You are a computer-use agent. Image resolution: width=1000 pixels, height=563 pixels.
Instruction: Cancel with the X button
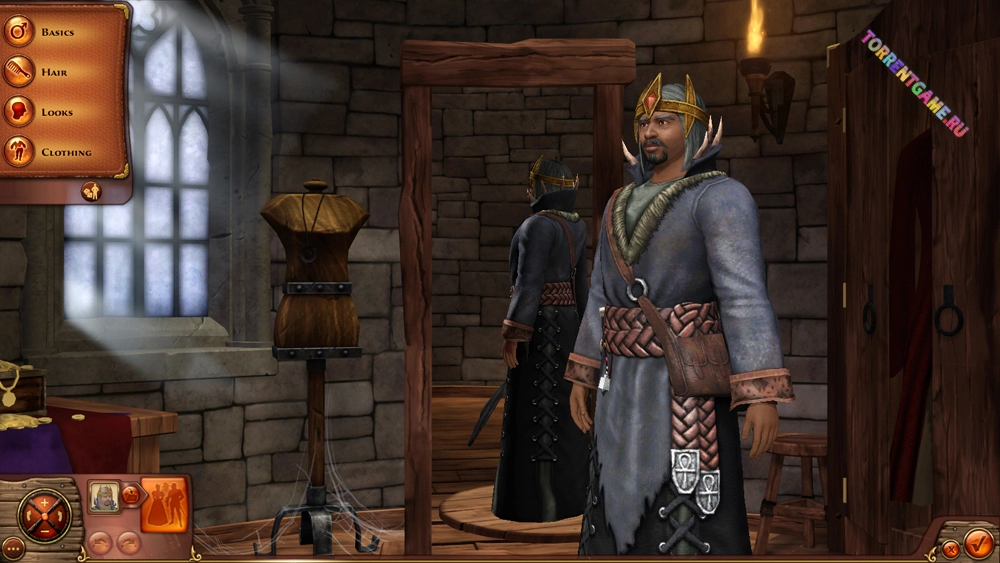point(950,549)
